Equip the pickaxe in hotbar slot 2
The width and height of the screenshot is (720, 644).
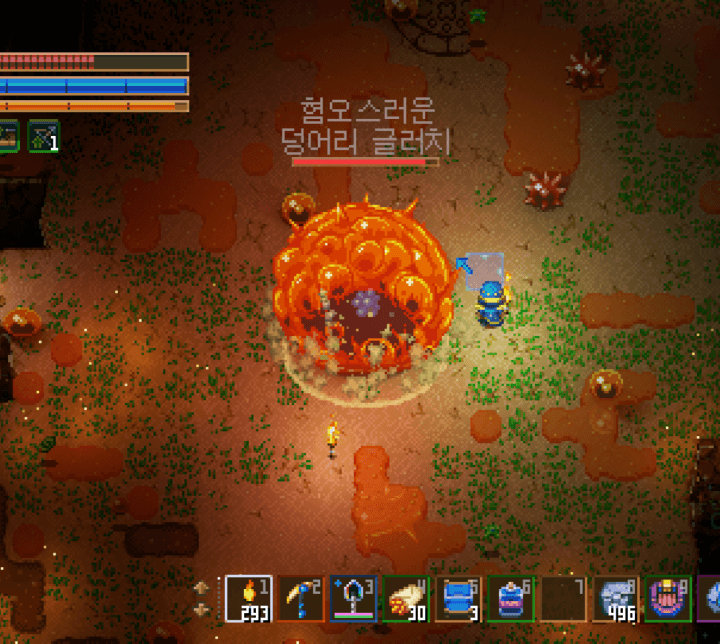pos(300,598)
